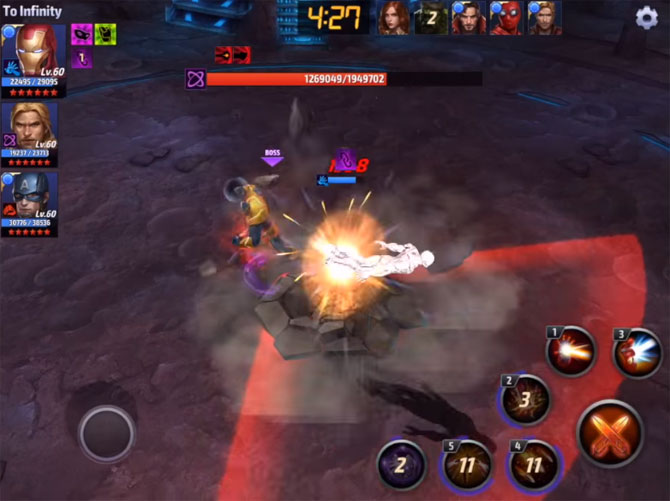The height and width of the screenshot is (501, 670).
Task: Open the settings gear menu
Action: 647,17
